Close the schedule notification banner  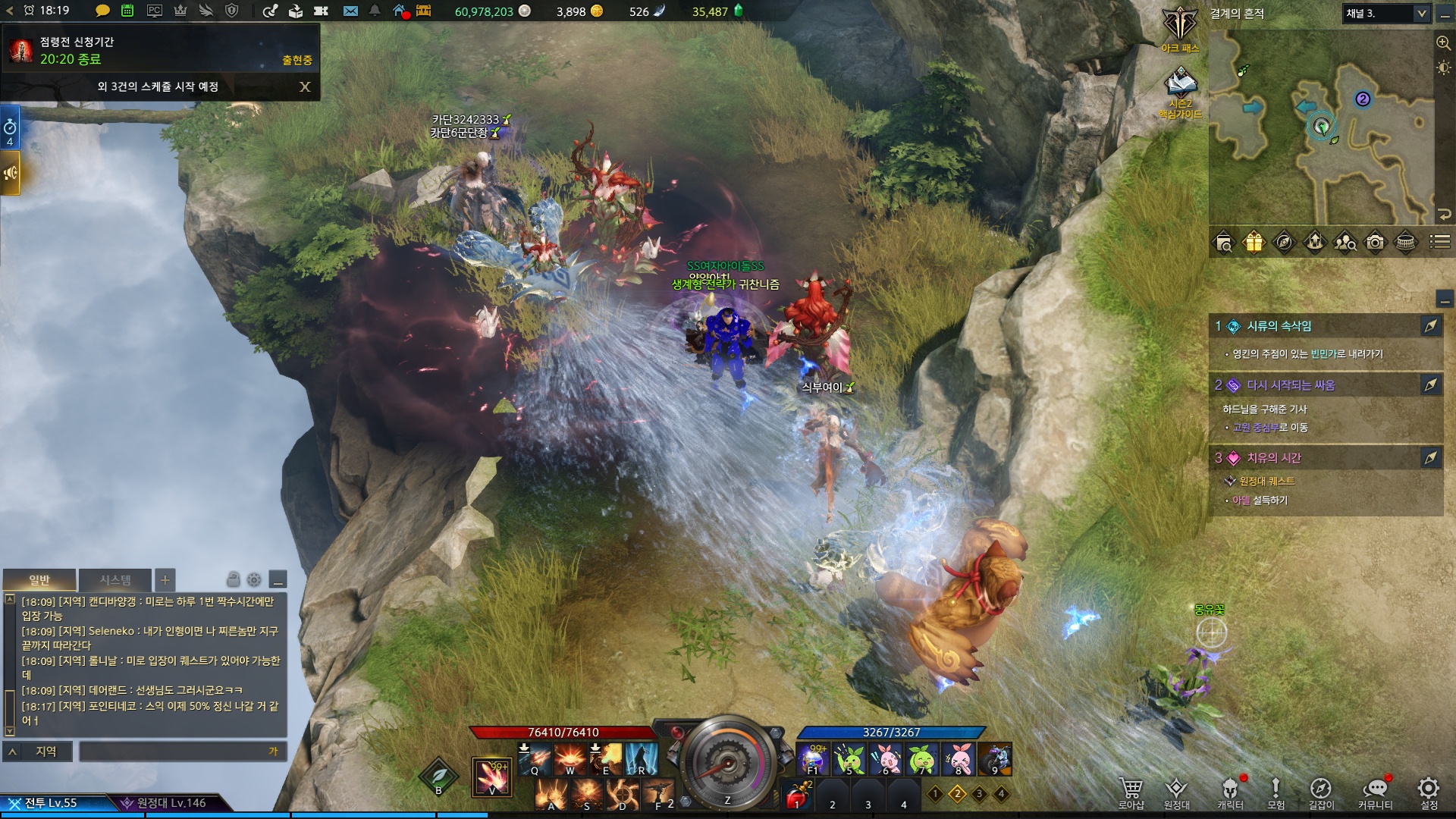pos(305,87)
